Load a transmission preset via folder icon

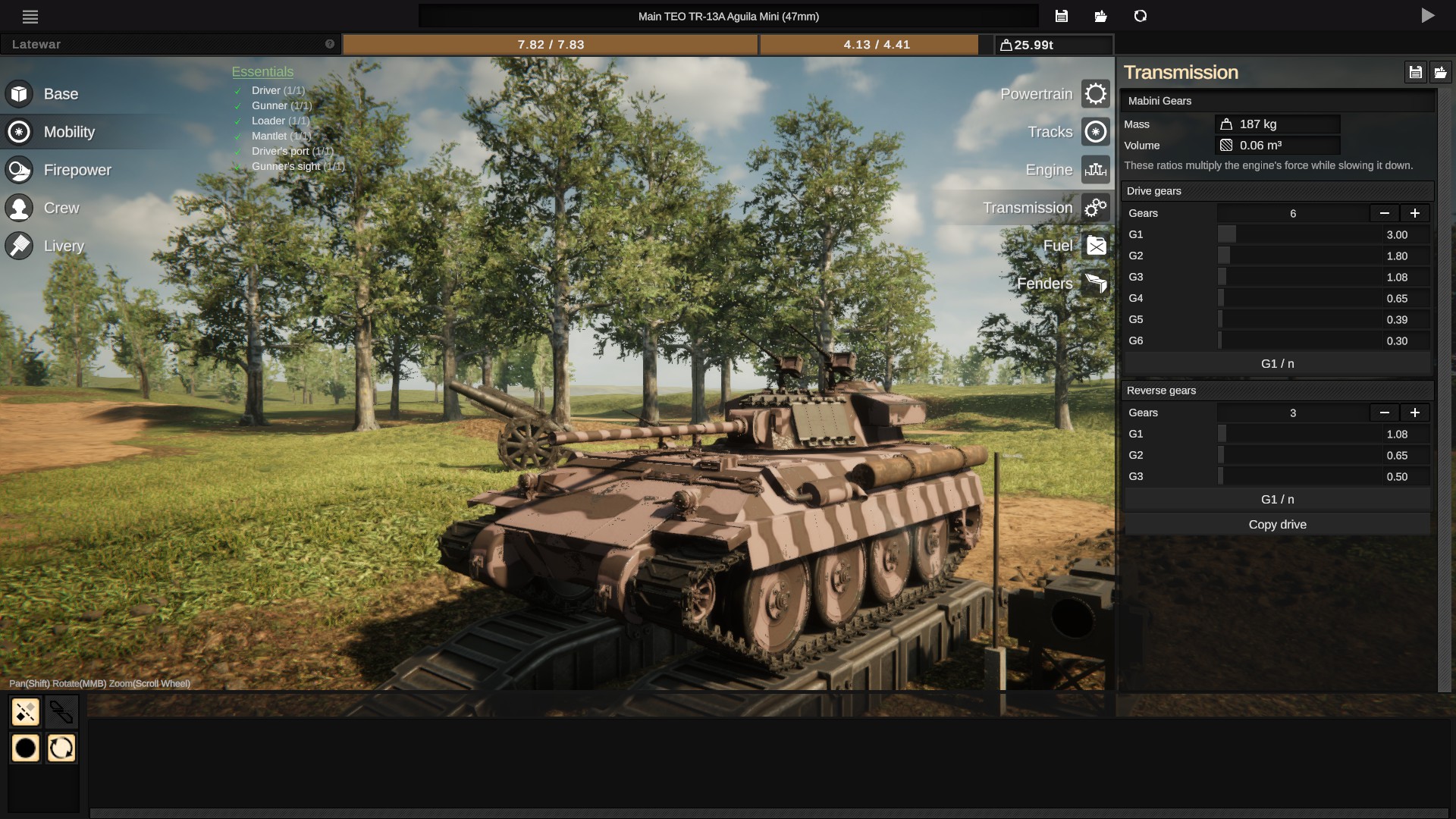pos(1442,71)
